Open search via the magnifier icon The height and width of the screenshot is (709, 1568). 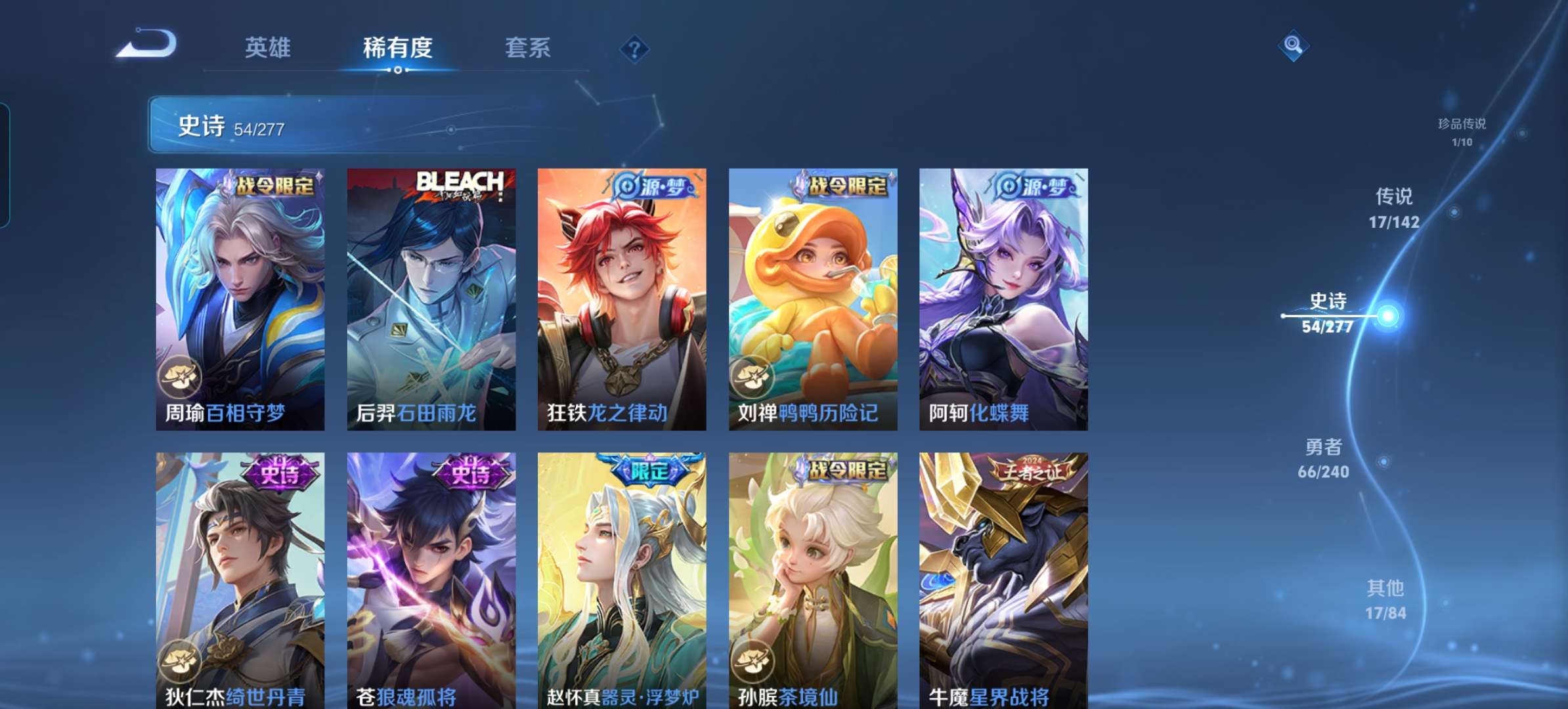1295,47
